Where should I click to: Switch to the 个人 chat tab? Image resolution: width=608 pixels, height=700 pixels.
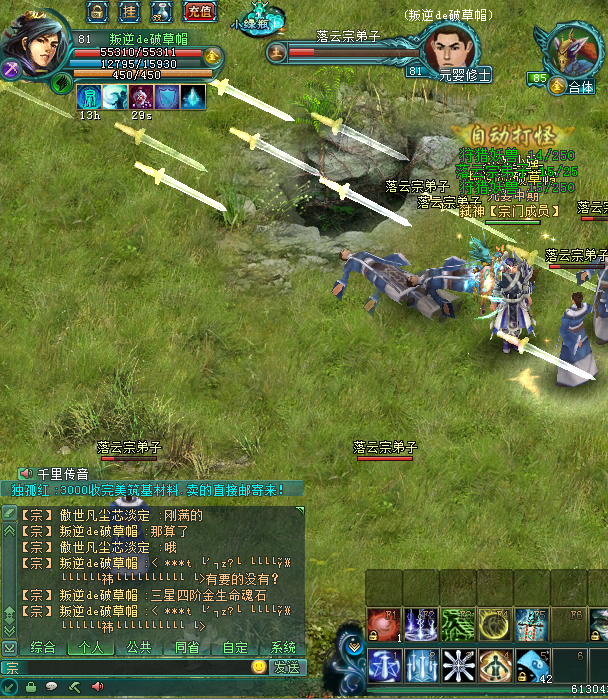click(90, 647)
